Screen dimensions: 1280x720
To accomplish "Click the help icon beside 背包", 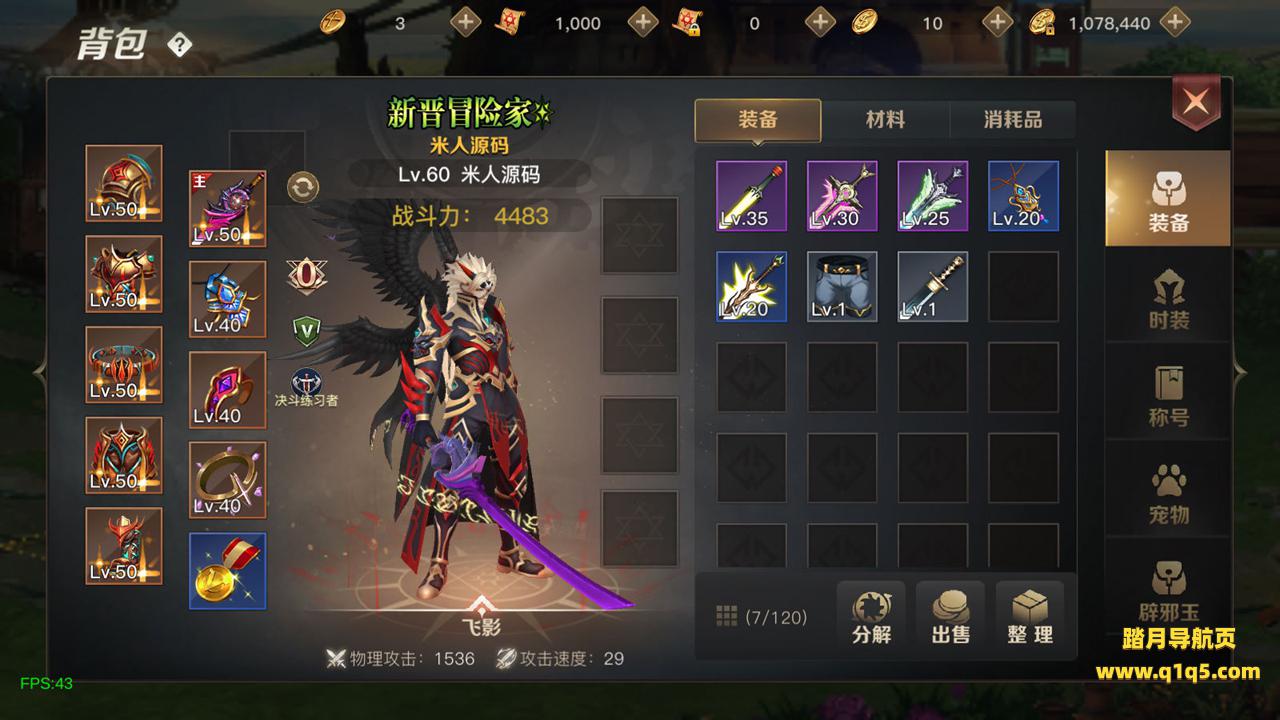I will (x=179, y=45).
